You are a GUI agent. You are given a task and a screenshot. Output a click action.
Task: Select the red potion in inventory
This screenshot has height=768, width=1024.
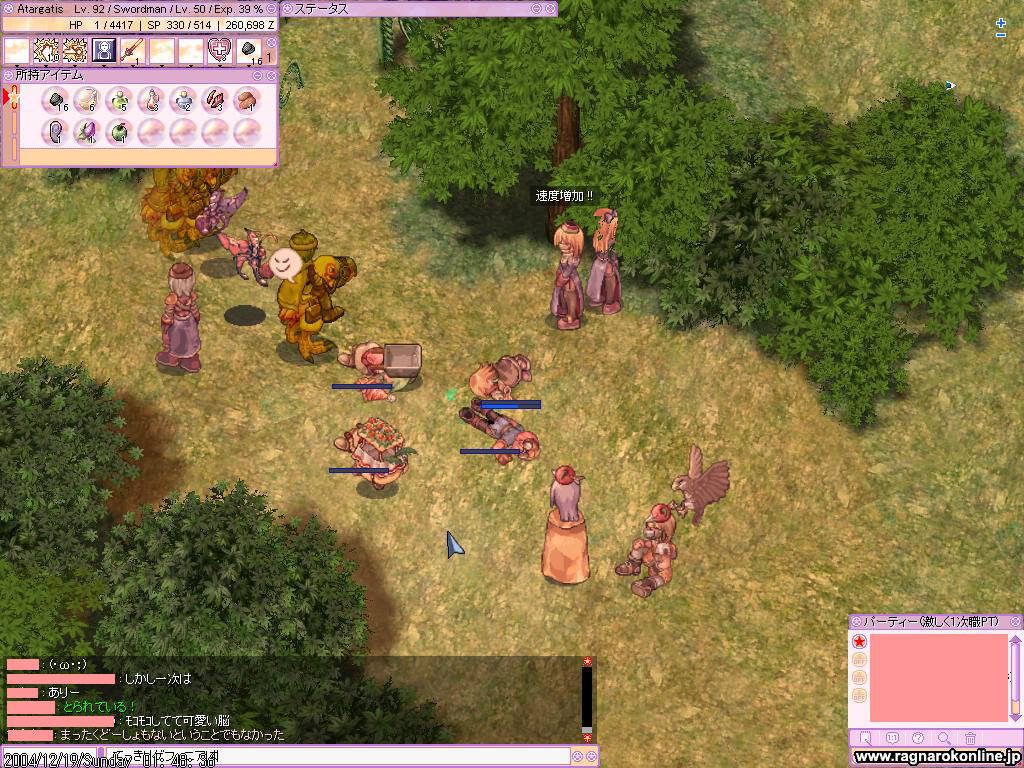pyautogui.click(x=151, y=100)
